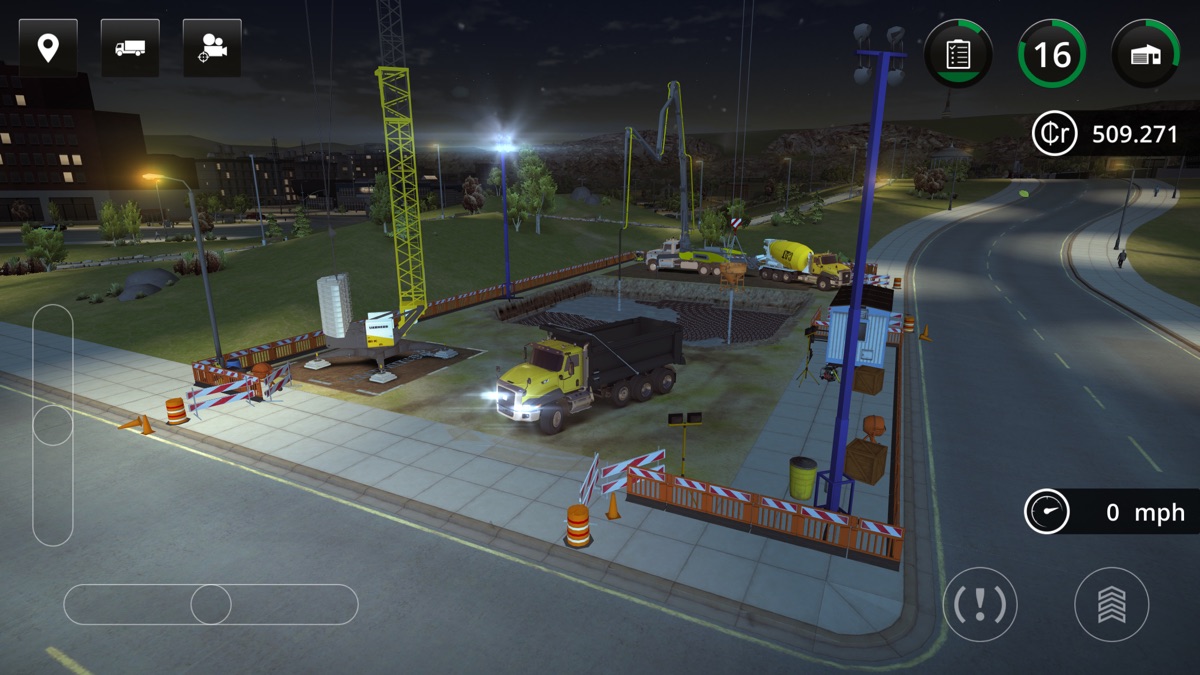Click the vertical throttle slider knob

point(53,424)
